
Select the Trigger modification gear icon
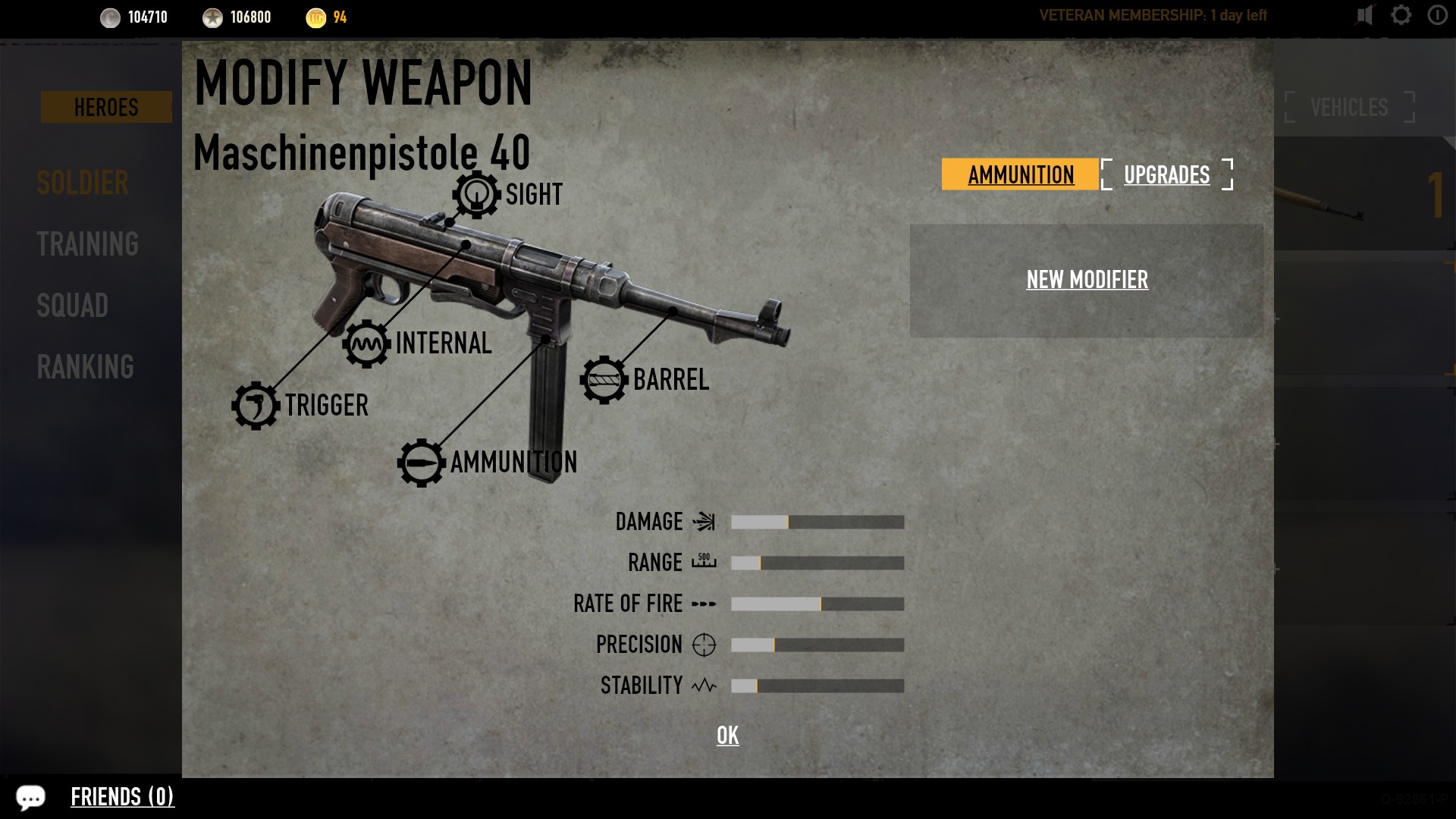pyautogui.click(x=256, y=406)
